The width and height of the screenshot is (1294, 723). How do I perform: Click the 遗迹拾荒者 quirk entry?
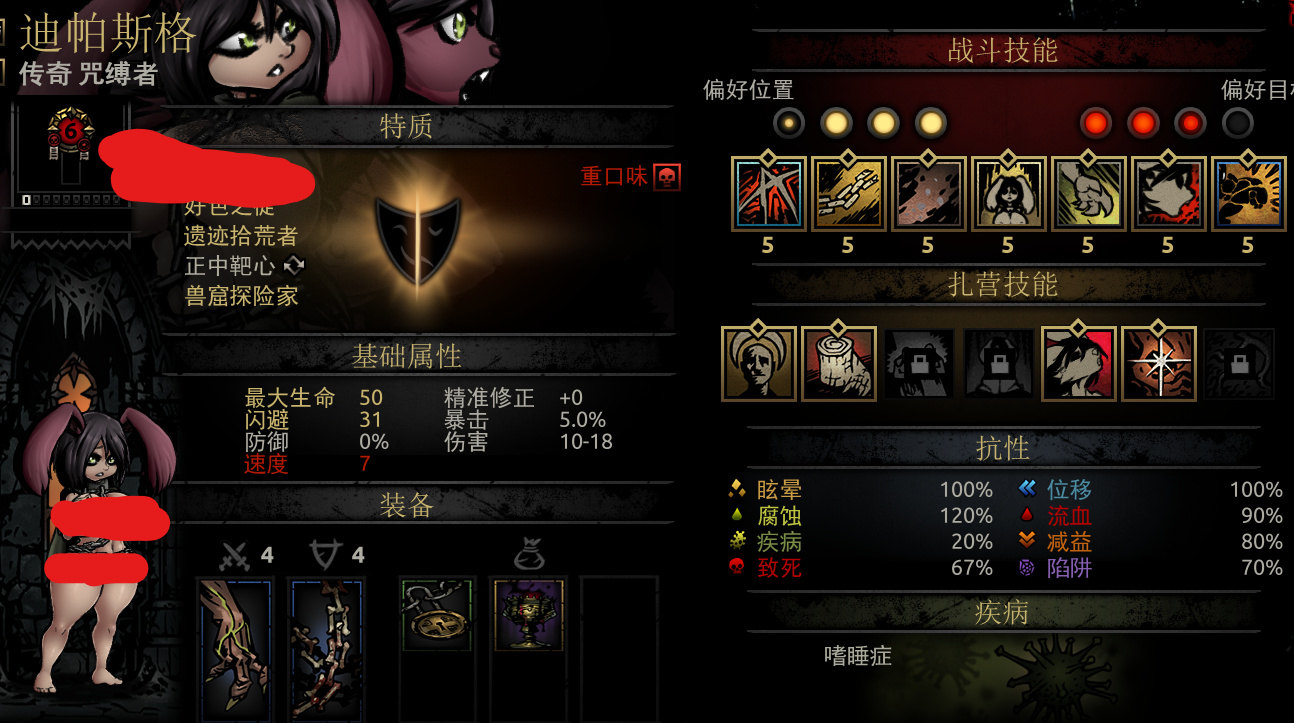point(241,237)
